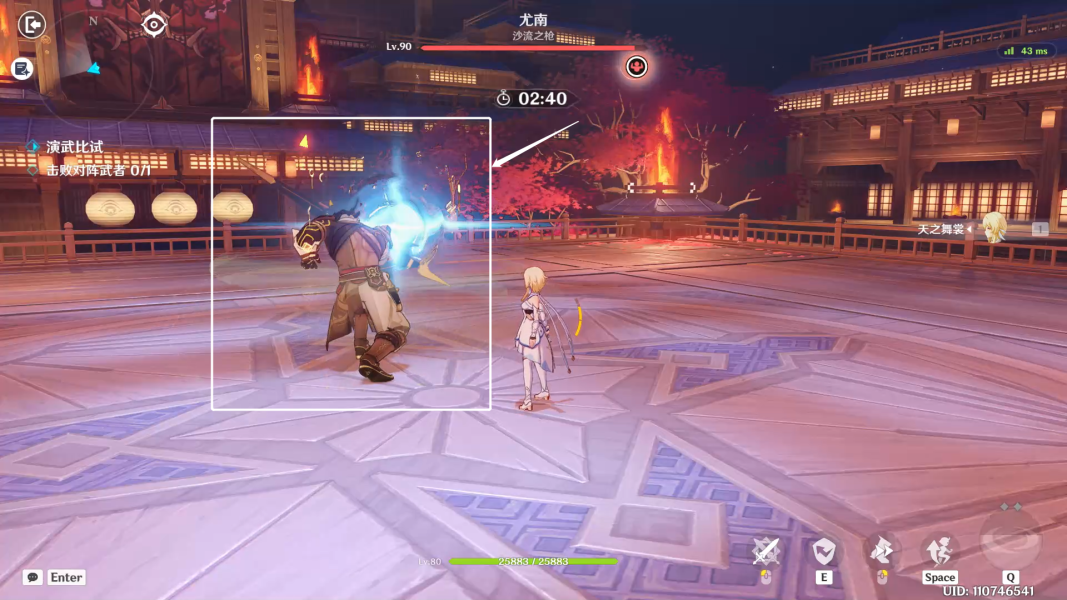This screenshot has height=600, width=1067.
Task: Use the crossed-swords normal attack icon
Action: coord(767,551)
